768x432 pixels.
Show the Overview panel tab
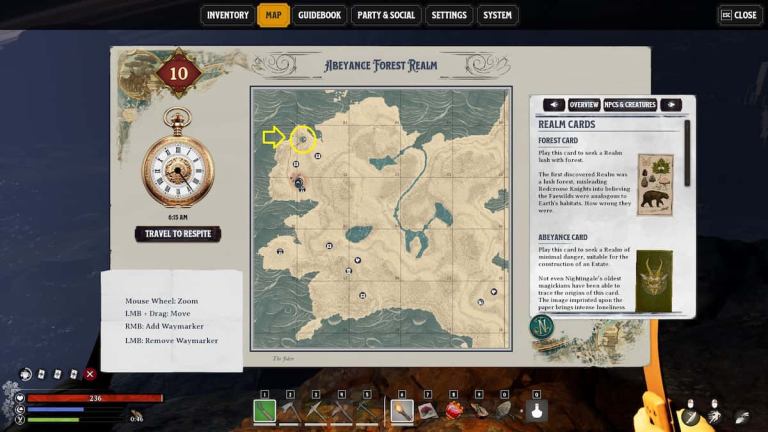(x=584, y=105)
